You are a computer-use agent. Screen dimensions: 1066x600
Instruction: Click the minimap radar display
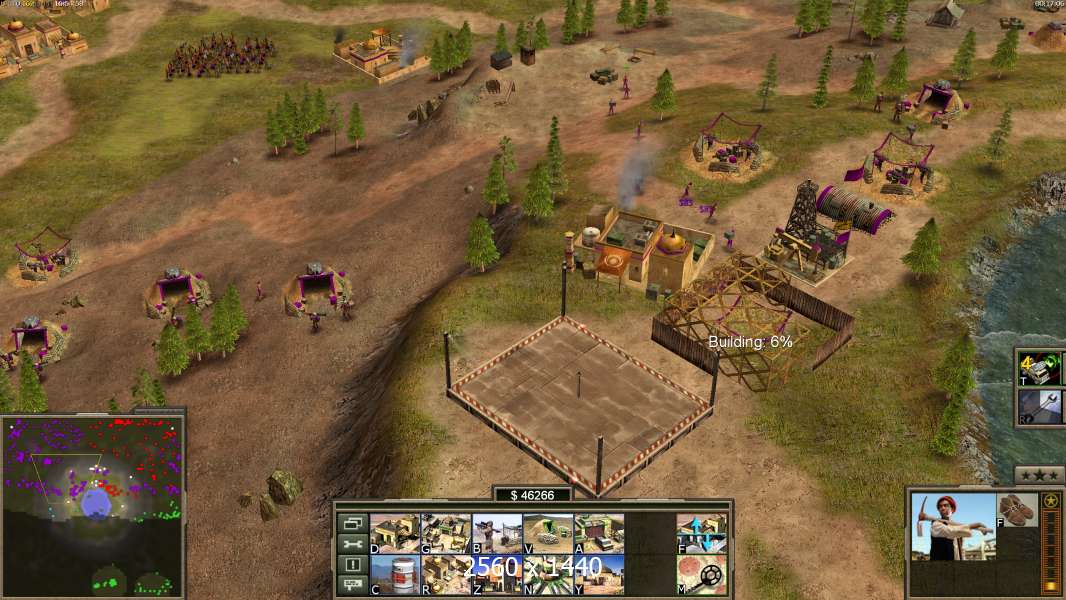pos(92,504)
